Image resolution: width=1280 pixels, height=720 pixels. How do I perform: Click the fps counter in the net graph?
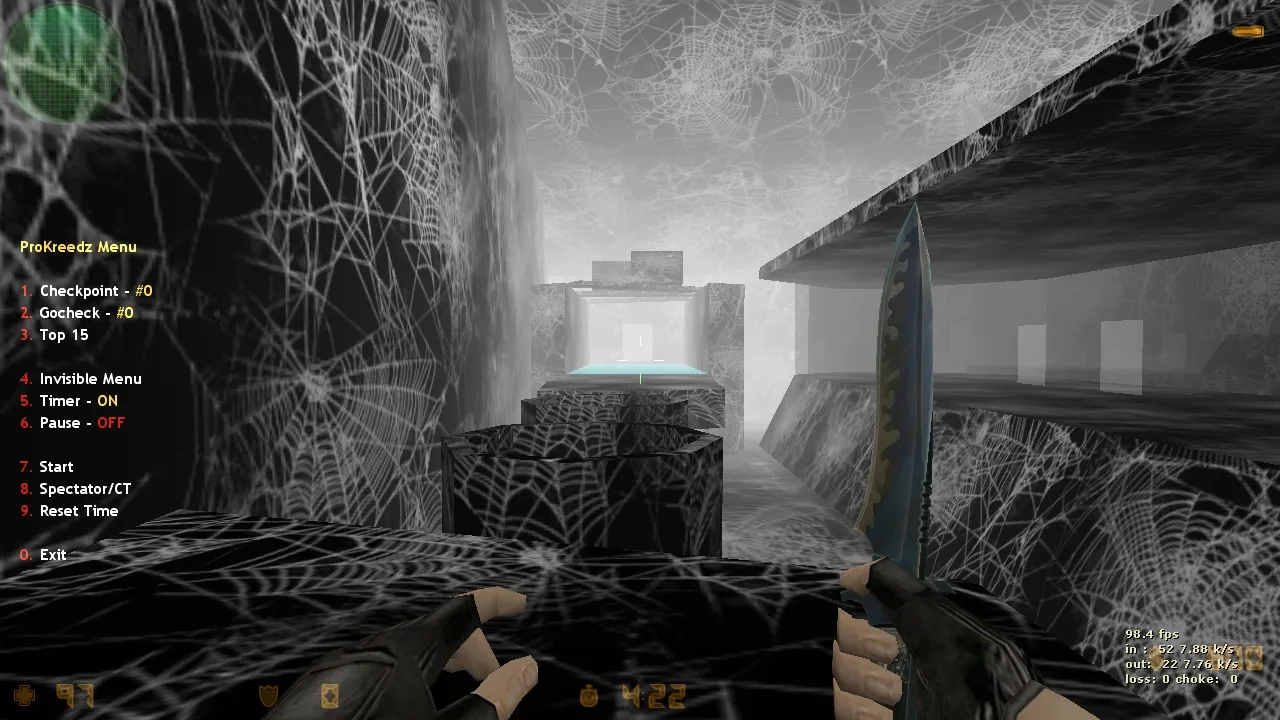[1150, 633]
